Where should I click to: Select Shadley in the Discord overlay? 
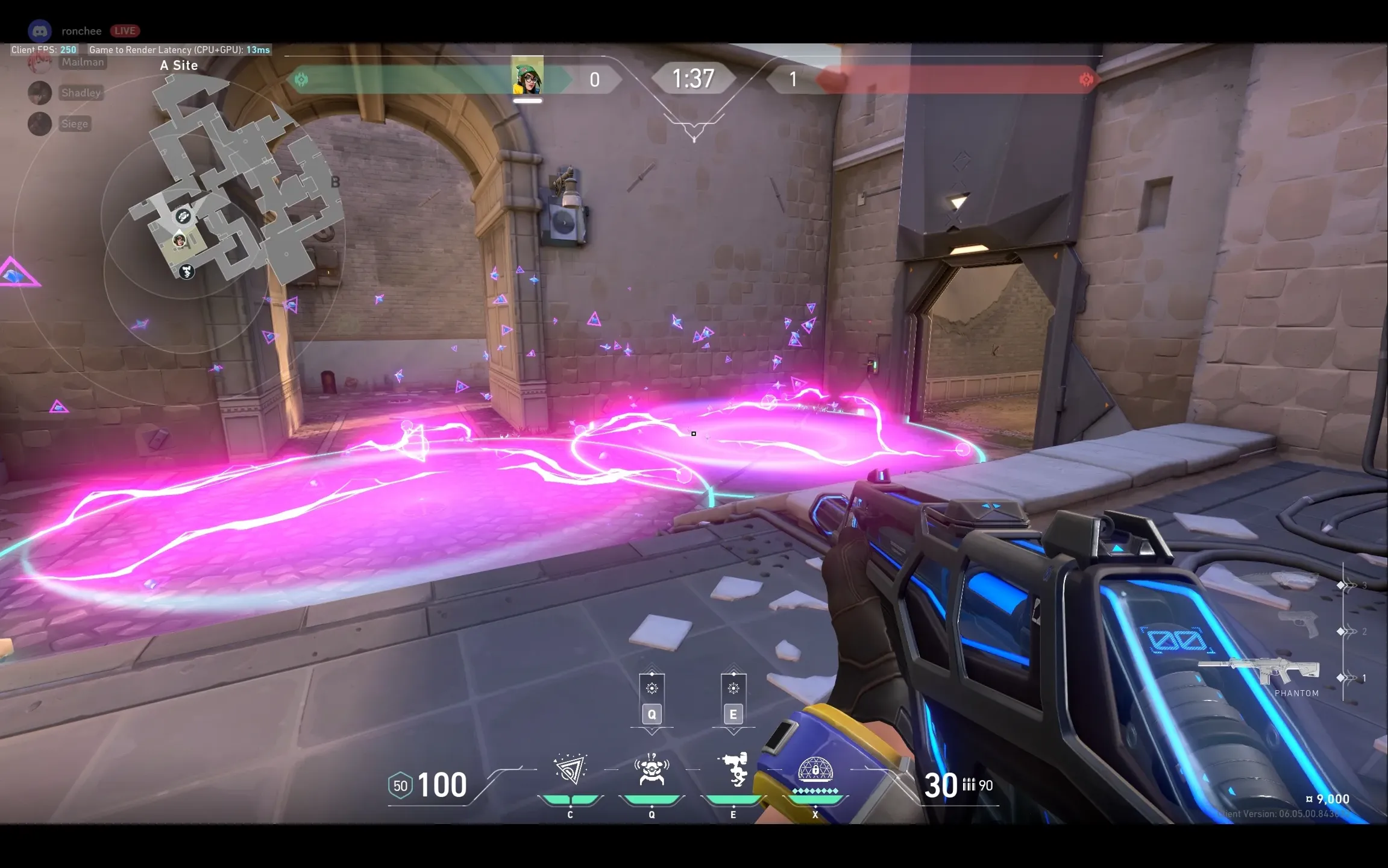[x=81, y=93]
